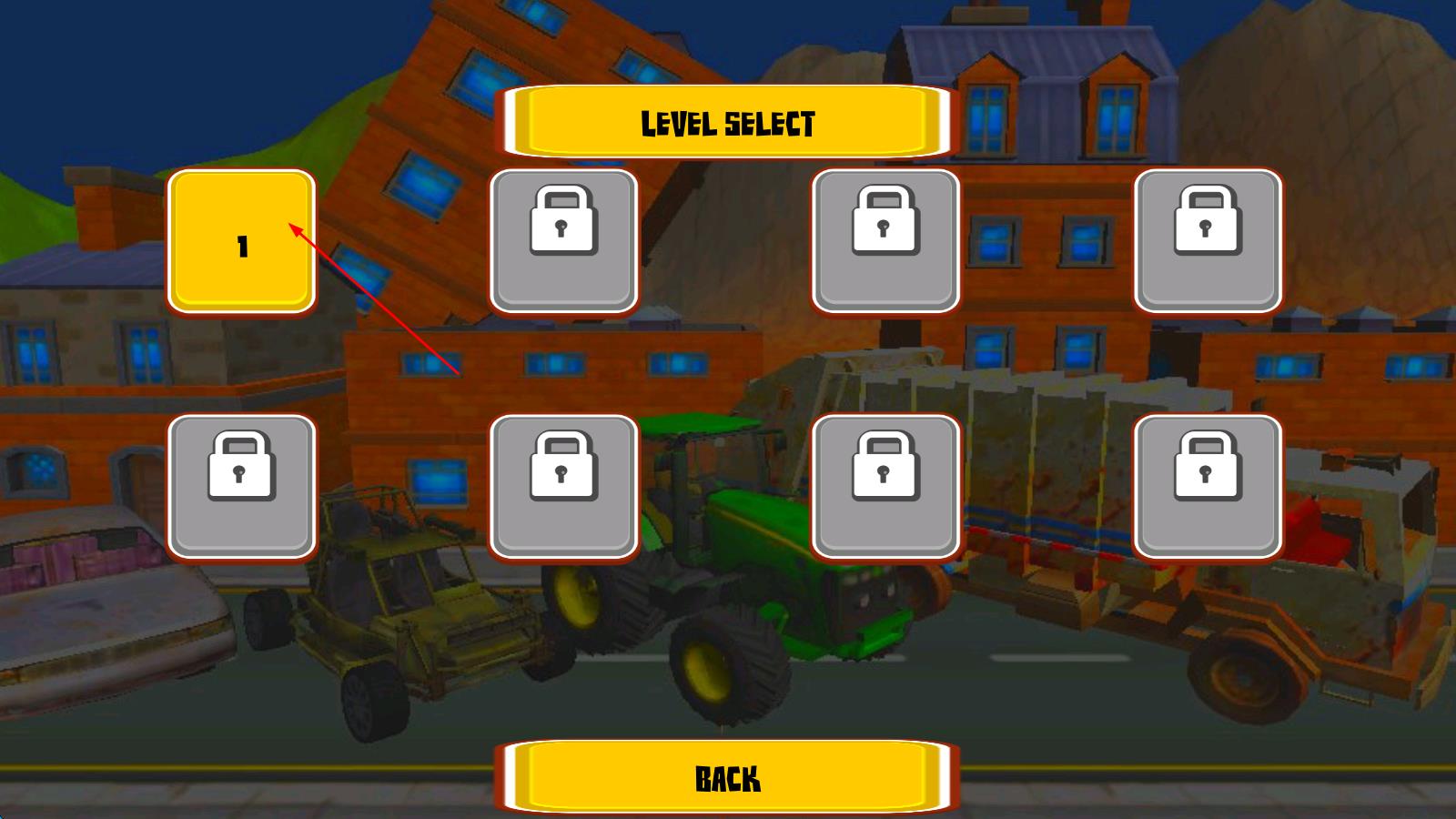Select the unlocked level 1 tile
Viewport: 1456px width, 819px height.
[x=241, y=241]
